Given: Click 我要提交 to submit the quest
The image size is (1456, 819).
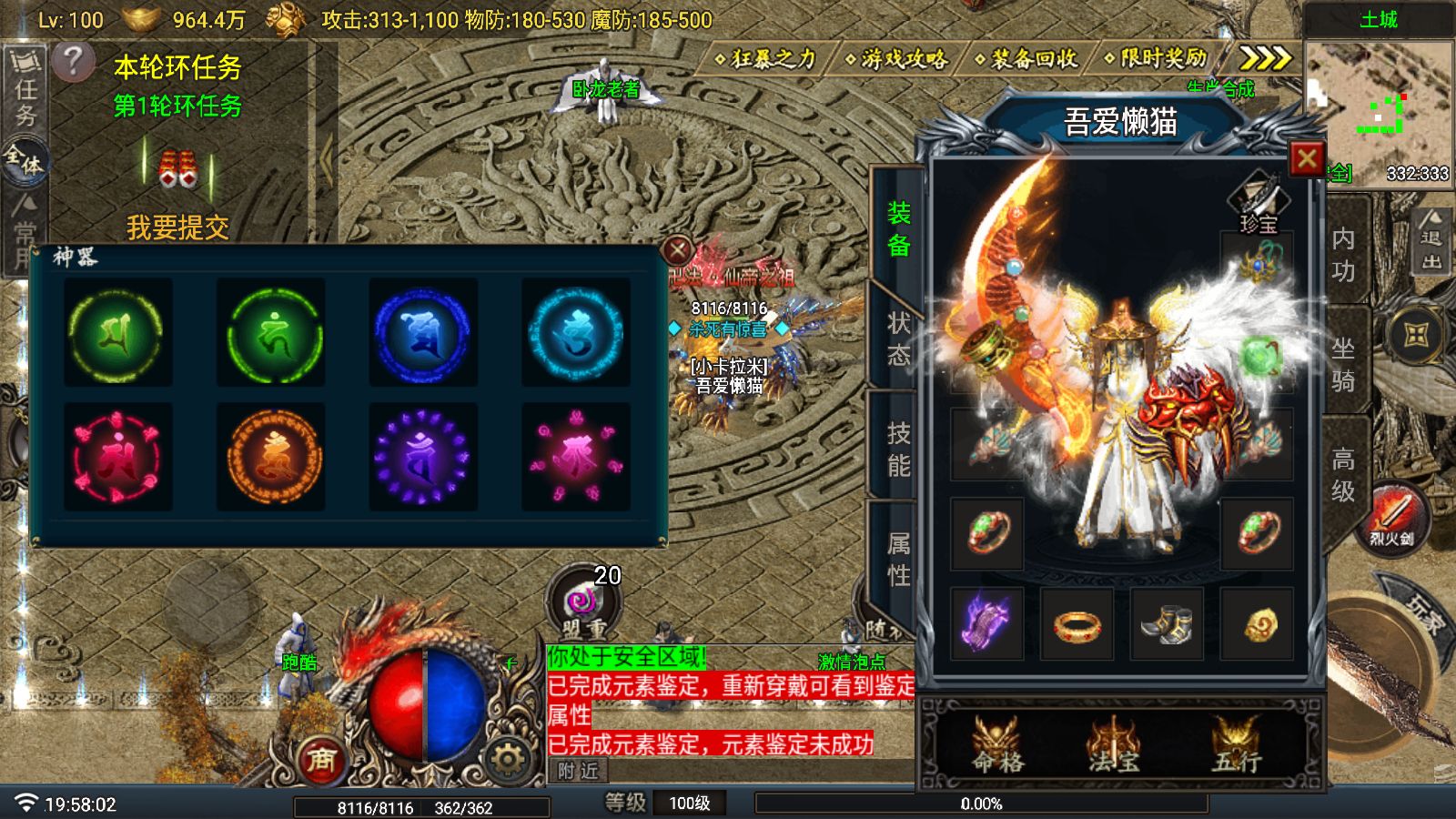Looking at the screenshot, I should tap(177, 227).
